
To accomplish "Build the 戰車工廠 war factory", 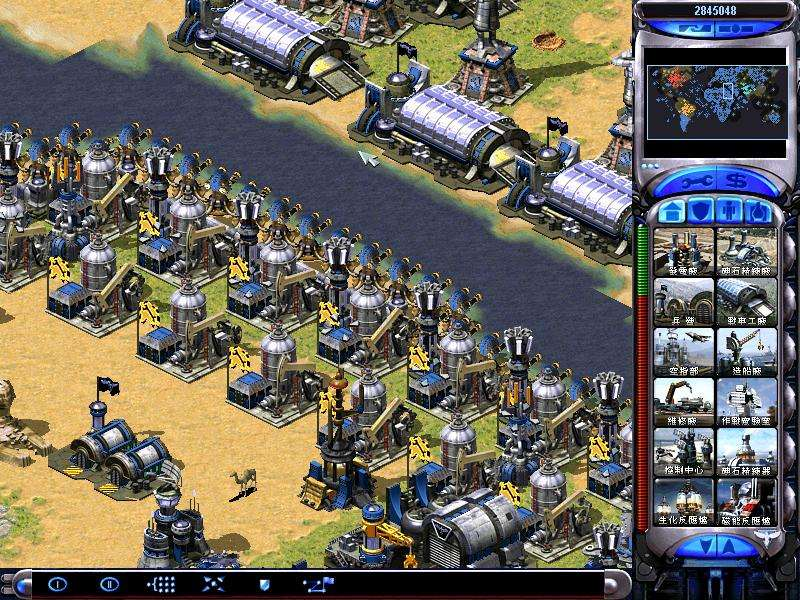I will tap(746, 301).
